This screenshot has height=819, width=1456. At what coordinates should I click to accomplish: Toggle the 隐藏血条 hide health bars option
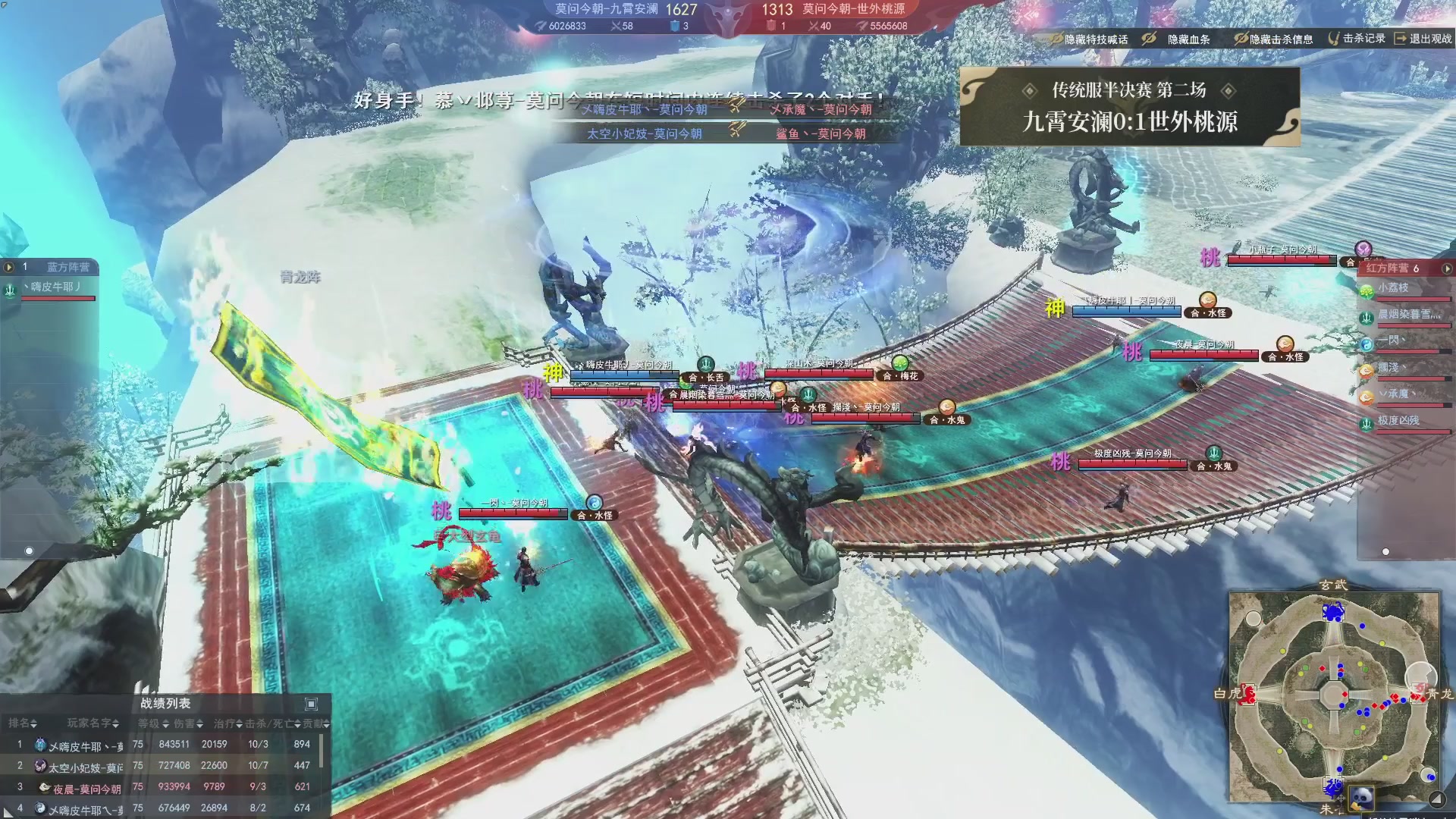pyautogui.click(x=1180, y=39)
